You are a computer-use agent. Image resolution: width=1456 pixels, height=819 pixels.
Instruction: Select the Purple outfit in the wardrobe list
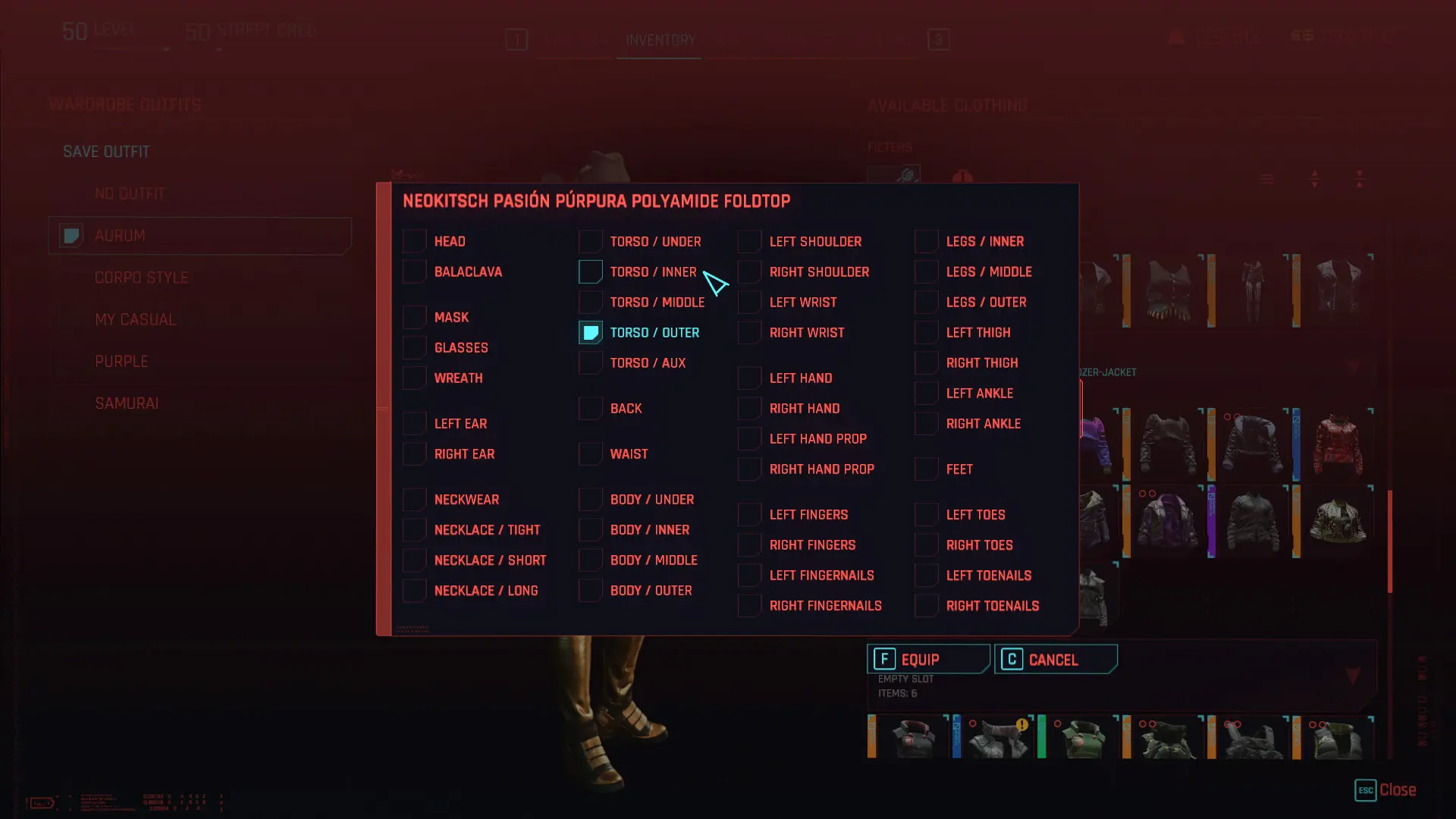121,361
